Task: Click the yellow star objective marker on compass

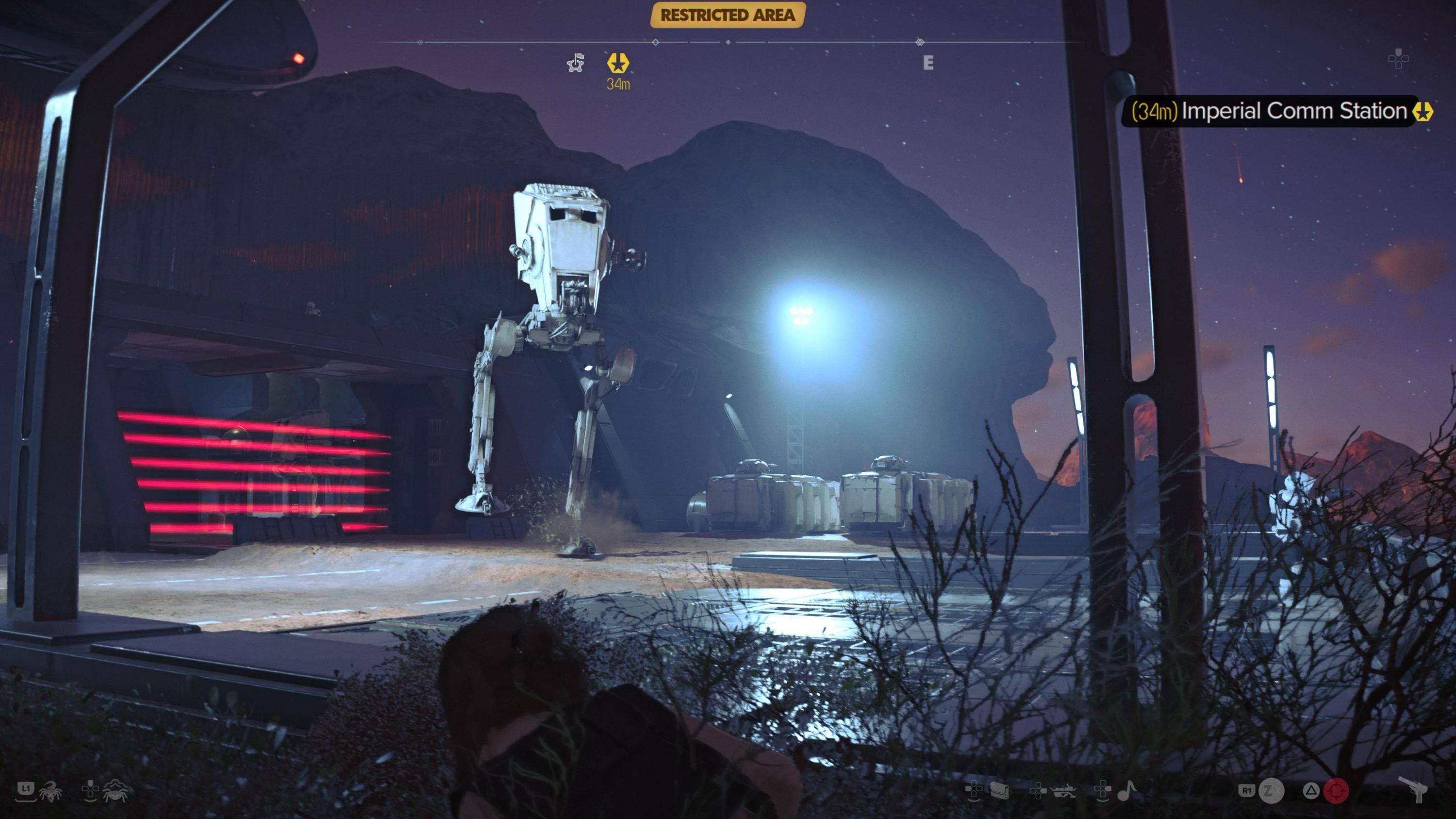Action: pos(618,63)
